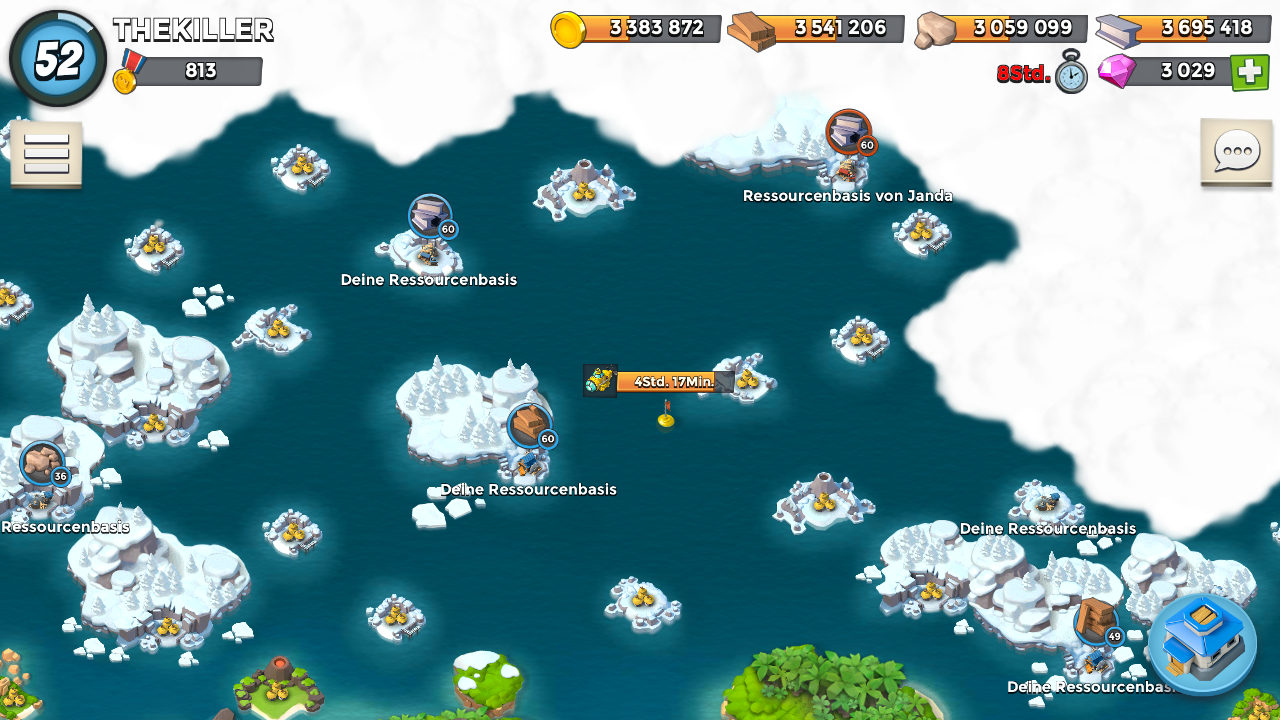Image resolution: width=1280 pixels, height=720 pixels.
Task: Open the player profile level 52 badge
Action: (58, 60)
